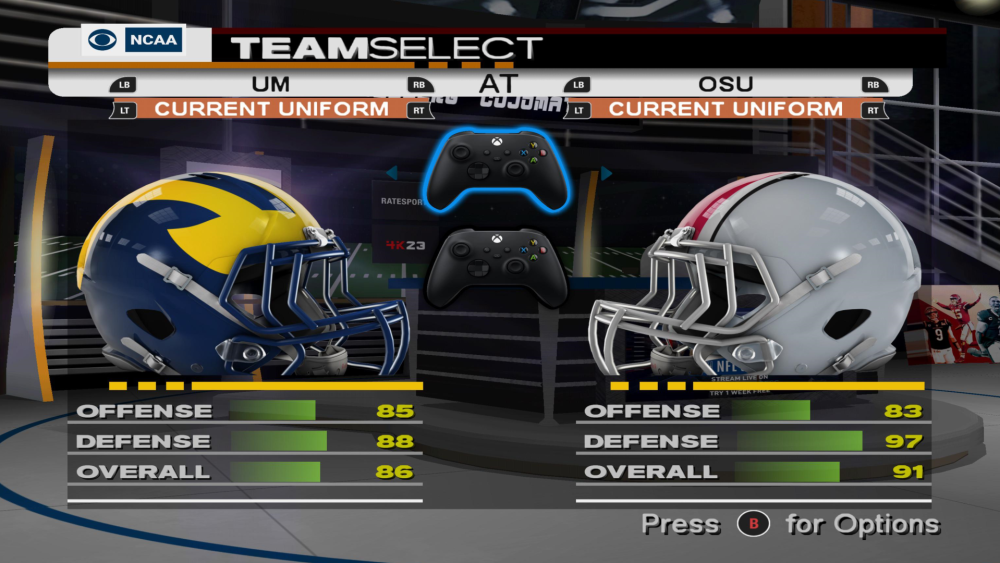Screen dimensions: 1000x563
Task: Change UM's Current Uniform option
Action: click(271, 108)
